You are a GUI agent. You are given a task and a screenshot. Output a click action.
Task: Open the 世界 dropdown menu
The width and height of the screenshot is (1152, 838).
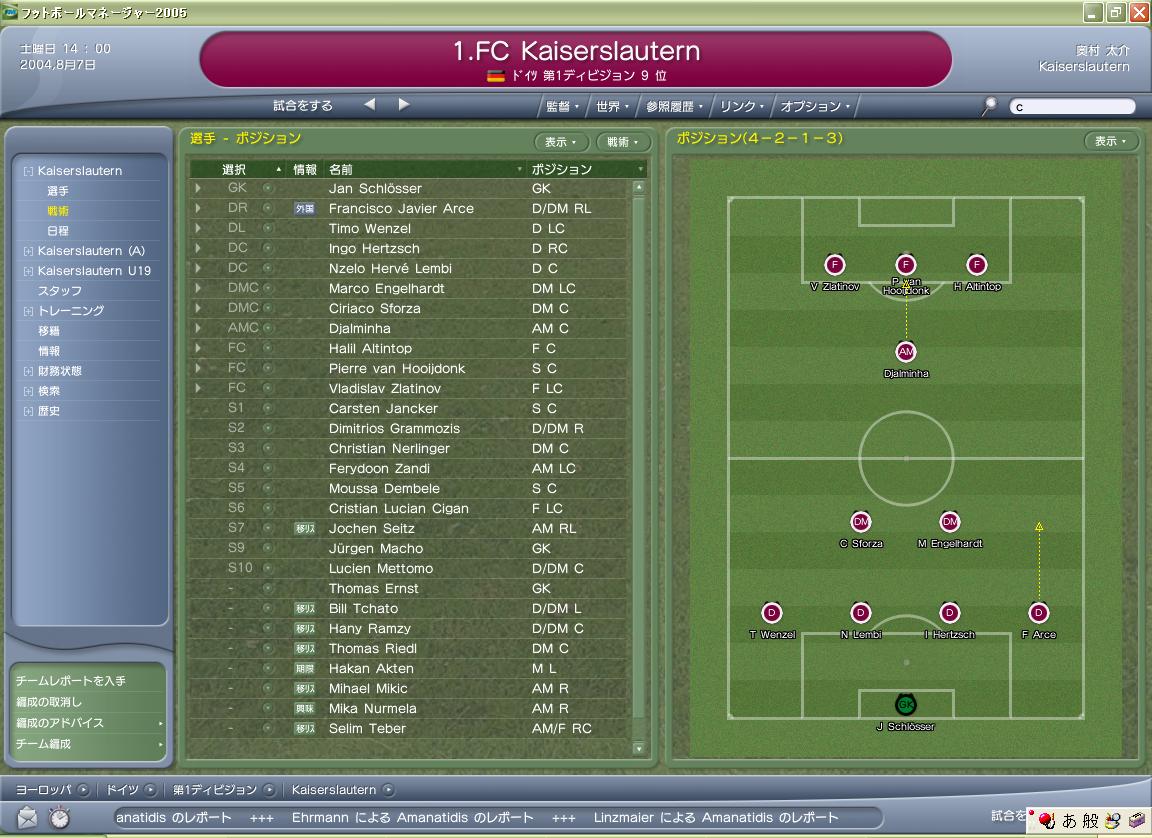(611, 106)
